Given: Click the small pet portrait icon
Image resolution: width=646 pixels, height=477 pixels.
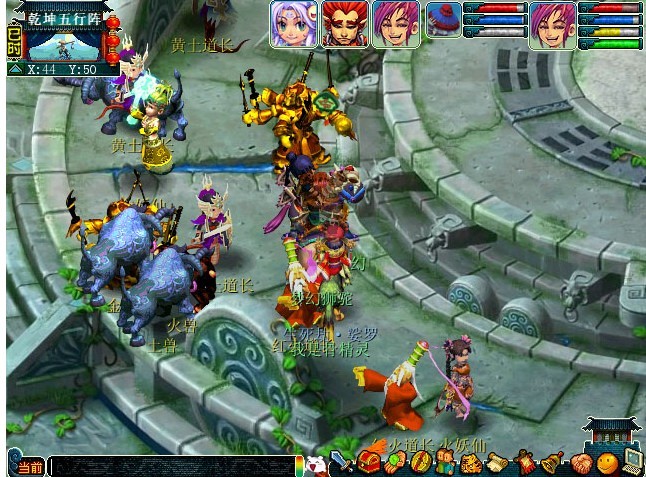Looking at the screenshot, I should (443, 20).
